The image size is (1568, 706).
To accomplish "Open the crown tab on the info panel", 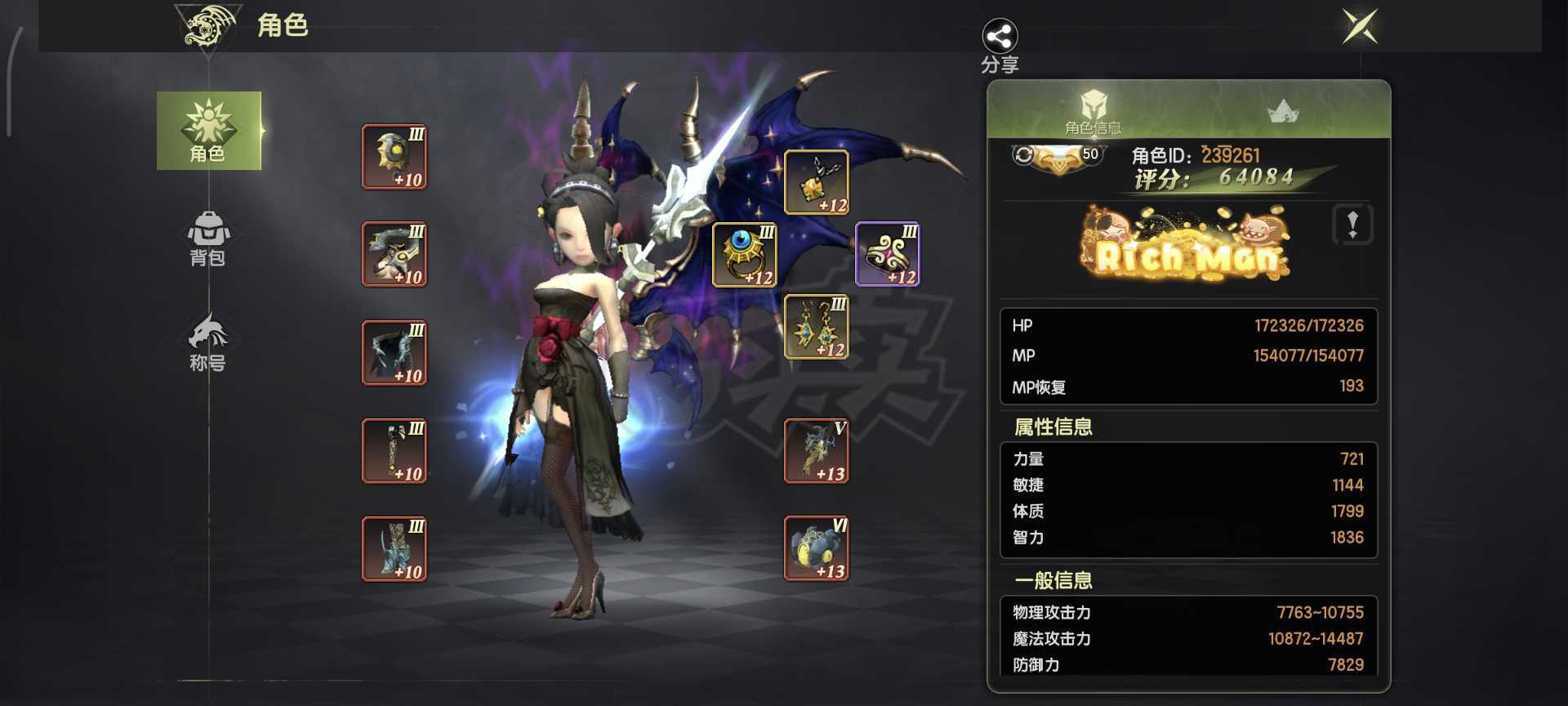I will coord(1282,112).
